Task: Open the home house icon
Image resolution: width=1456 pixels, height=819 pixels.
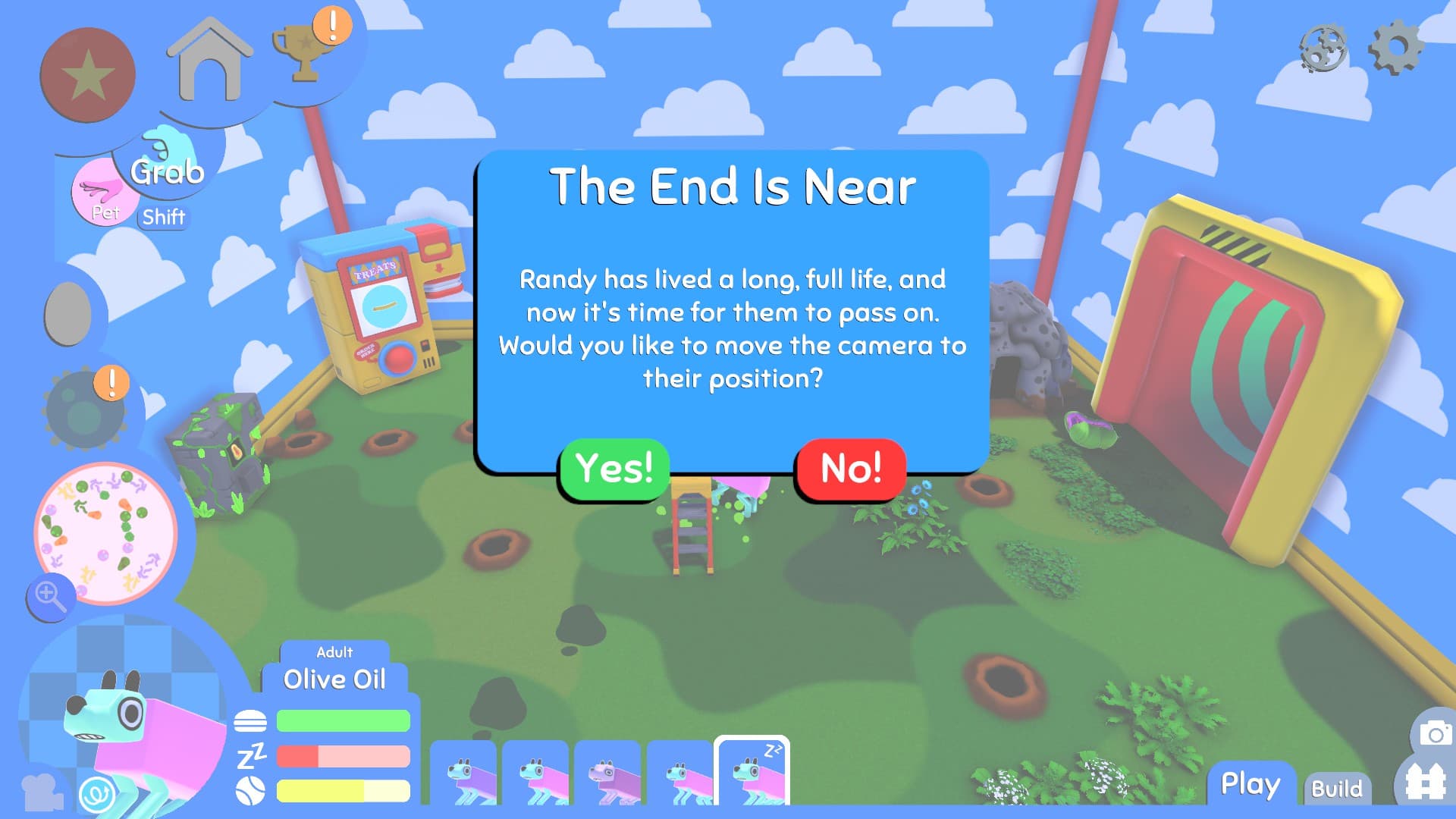Action: click(x=209, y=62)
